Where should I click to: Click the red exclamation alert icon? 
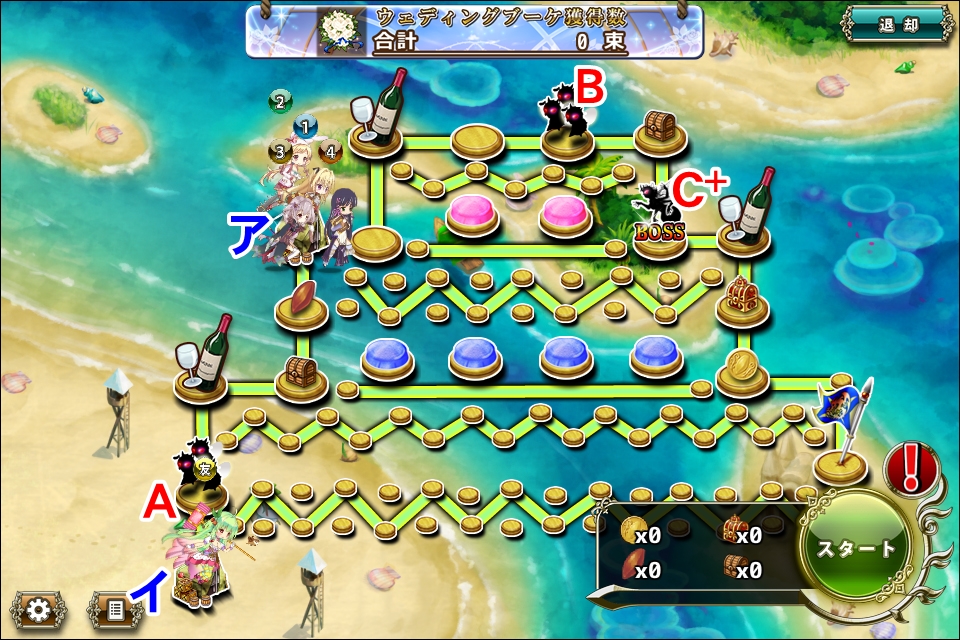pyautogui.click(x=910, y=468)
